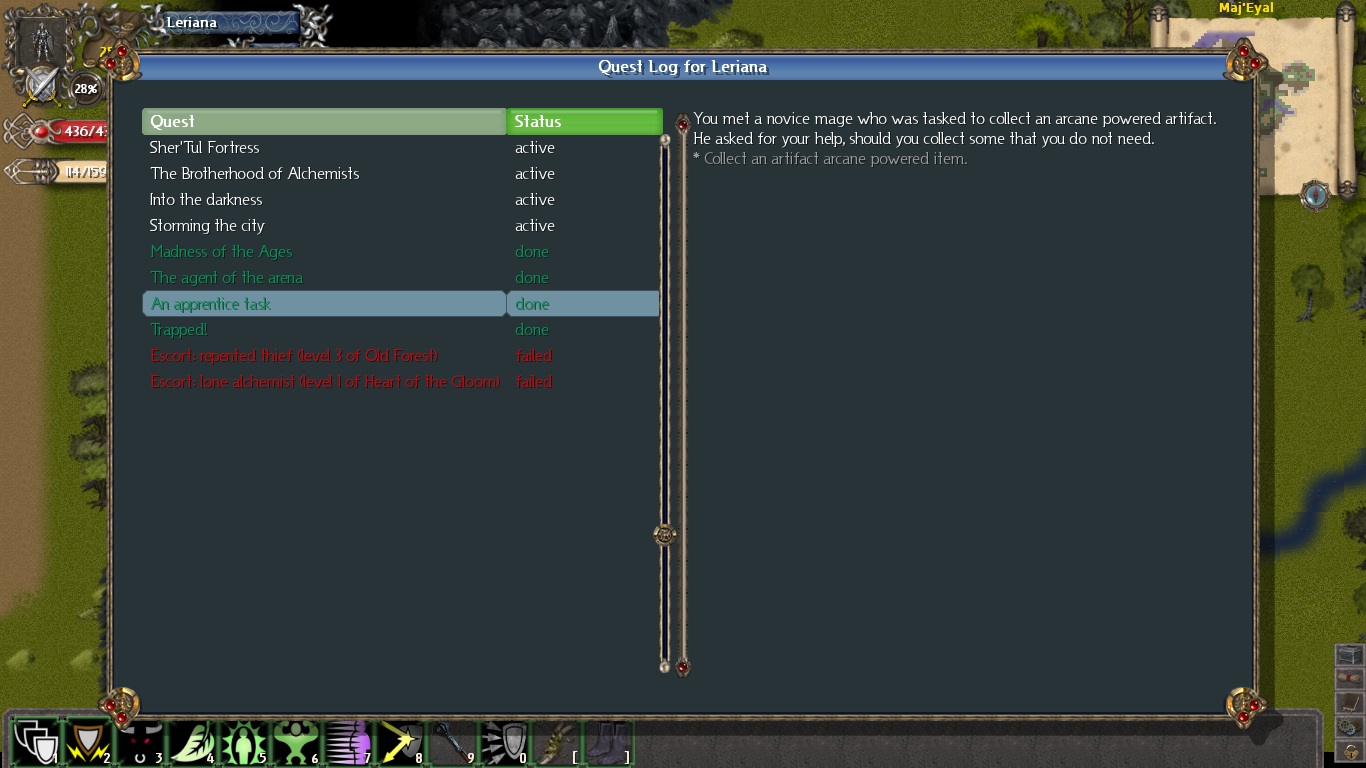Click the Status column header
This screenshot has height=768, width=1366.
tap(584, 122)
